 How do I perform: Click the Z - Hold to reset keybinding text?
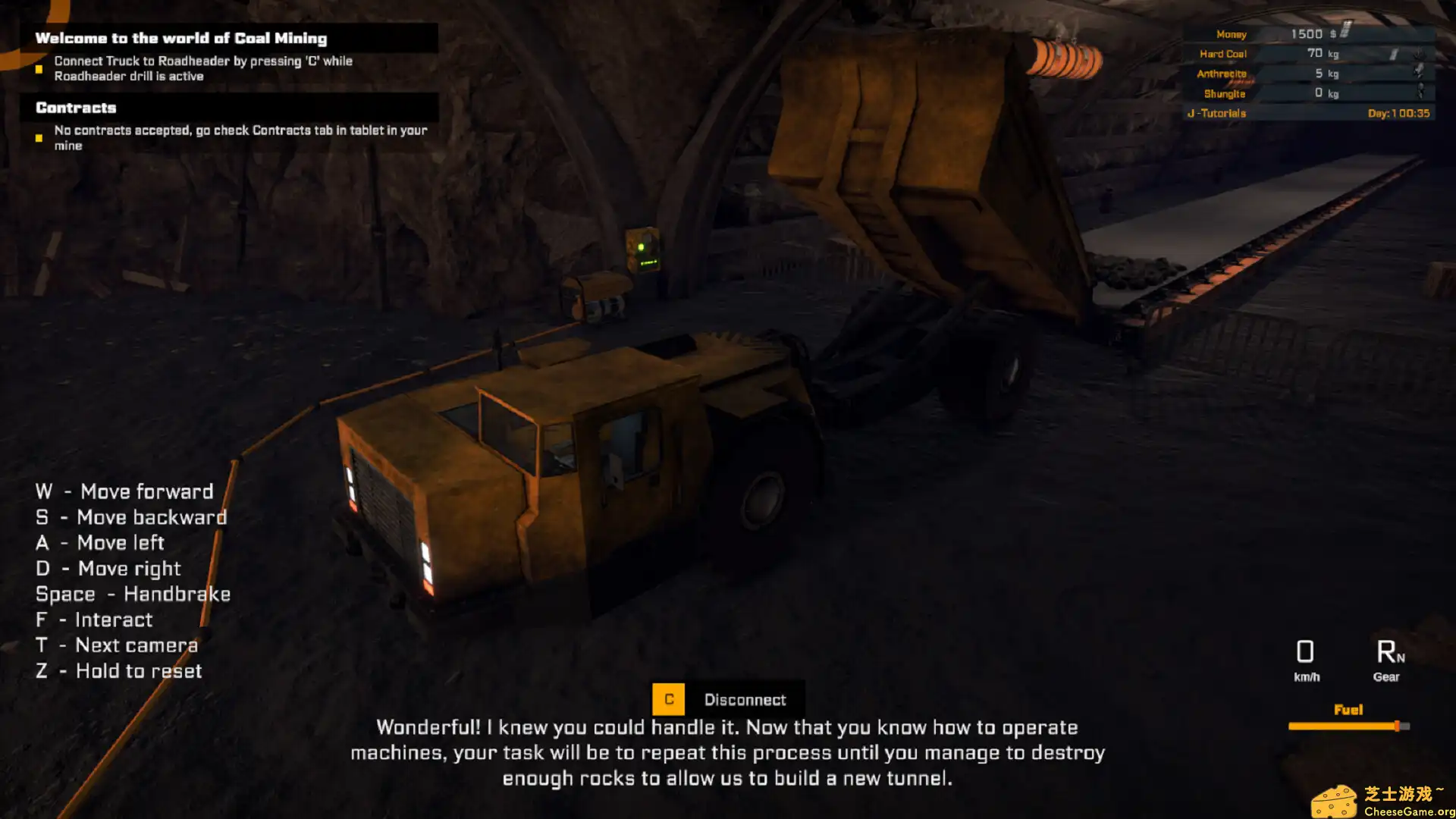click(119, 671)
